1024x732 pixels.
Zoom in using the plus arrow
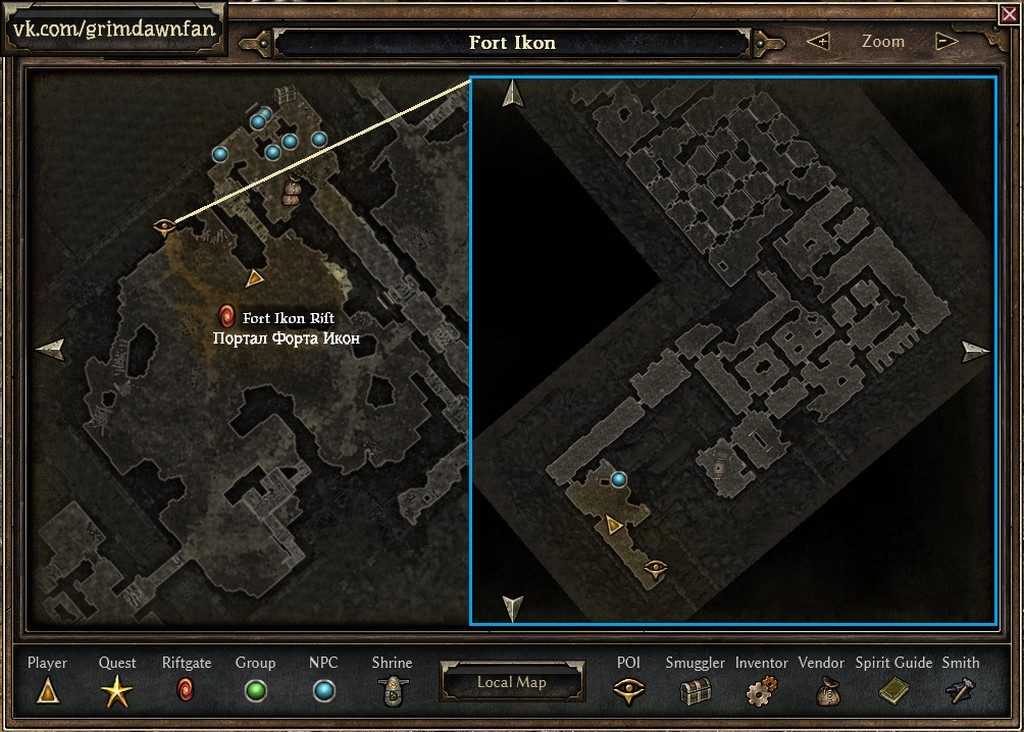pos(819,42)
